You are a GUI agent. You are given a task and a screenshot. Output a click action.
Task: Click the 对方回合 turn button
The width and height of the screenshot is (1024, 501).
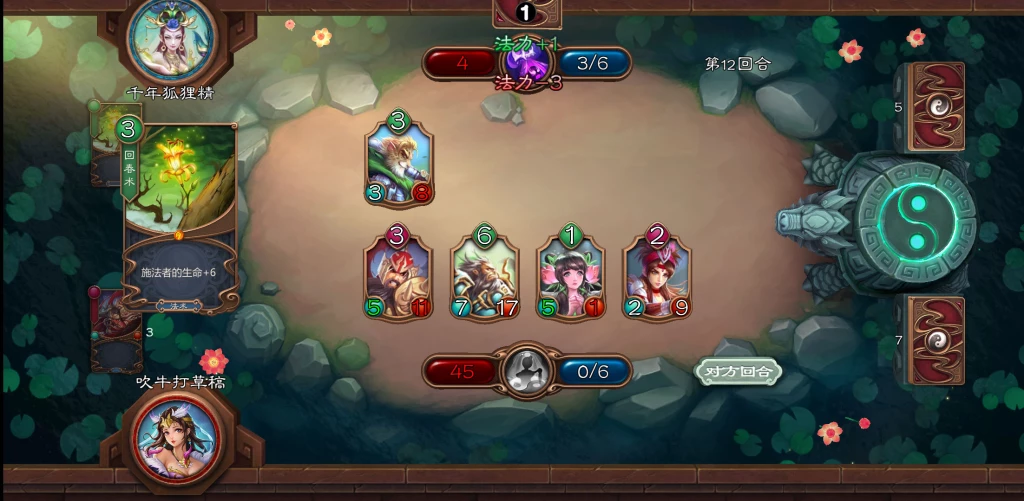click(738, 371)
